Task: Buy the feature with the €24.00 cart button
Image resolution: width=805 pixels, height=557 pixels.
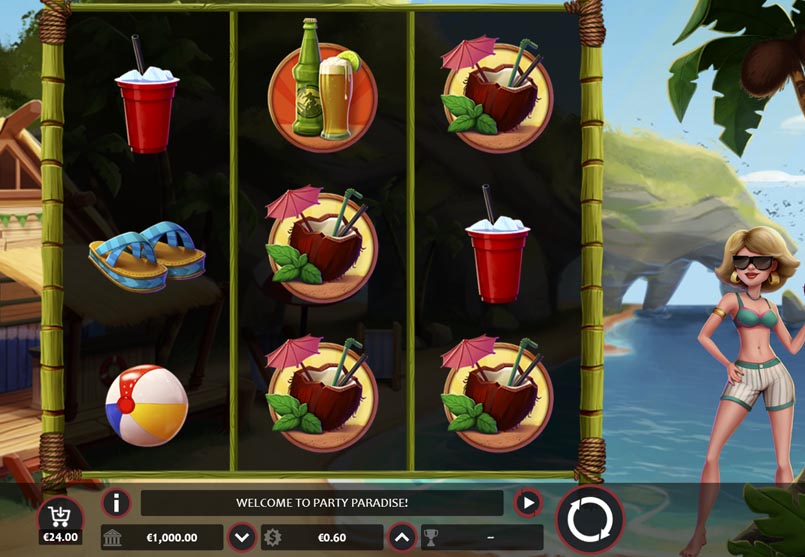Action: pyautogui.click(x=60, y=521)
